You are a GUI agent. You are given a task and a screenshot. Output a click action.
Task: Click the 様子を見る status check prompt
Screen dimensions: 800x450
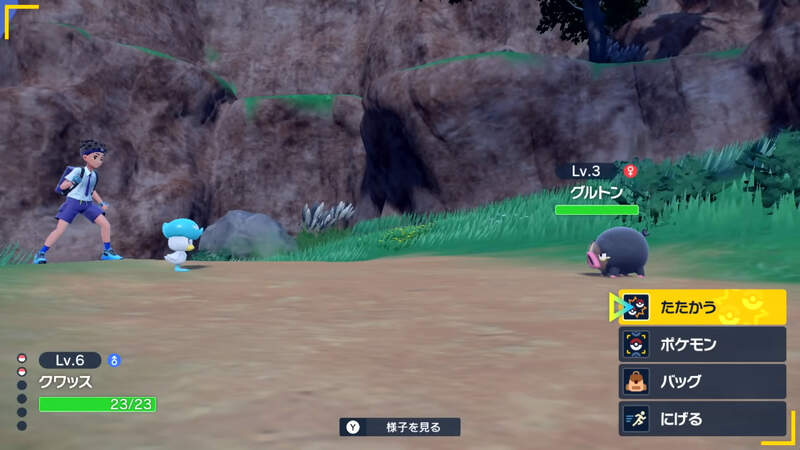pos(400,427)
